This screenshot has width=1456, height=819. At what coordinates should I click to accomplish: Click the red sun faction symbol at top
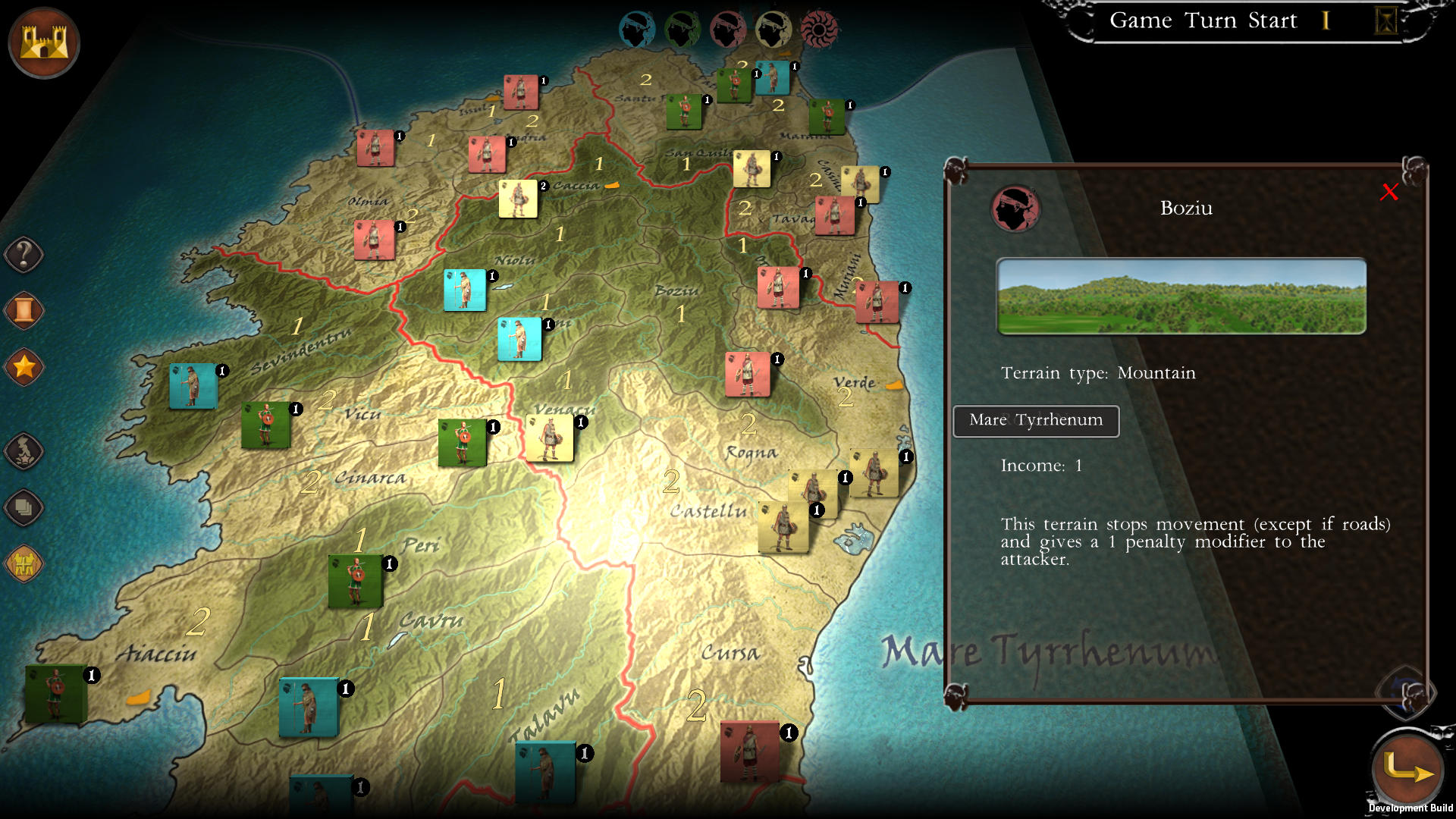(821, 28)
